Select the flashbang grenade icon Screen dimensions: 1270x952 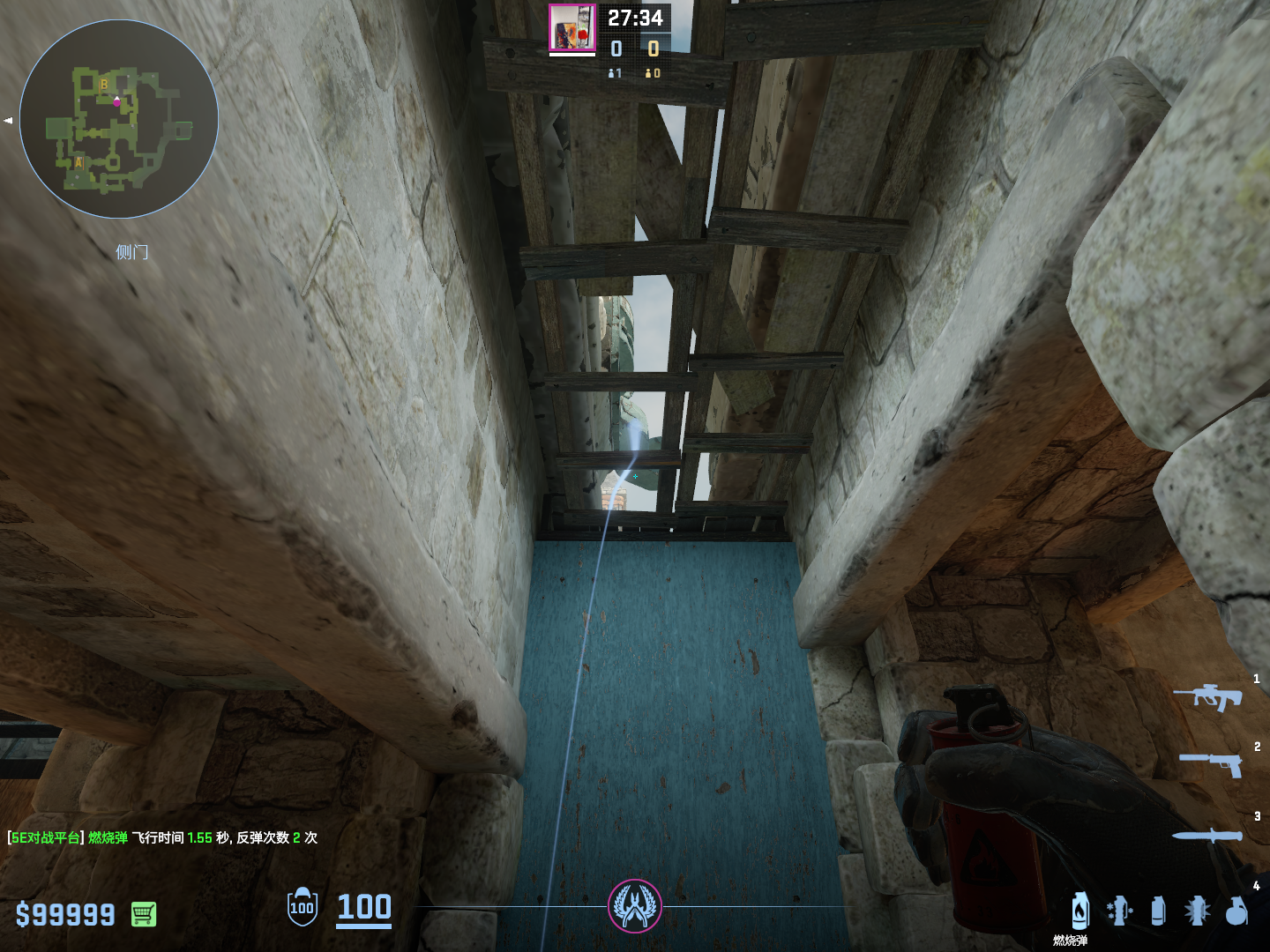[x=1197, y=911]
